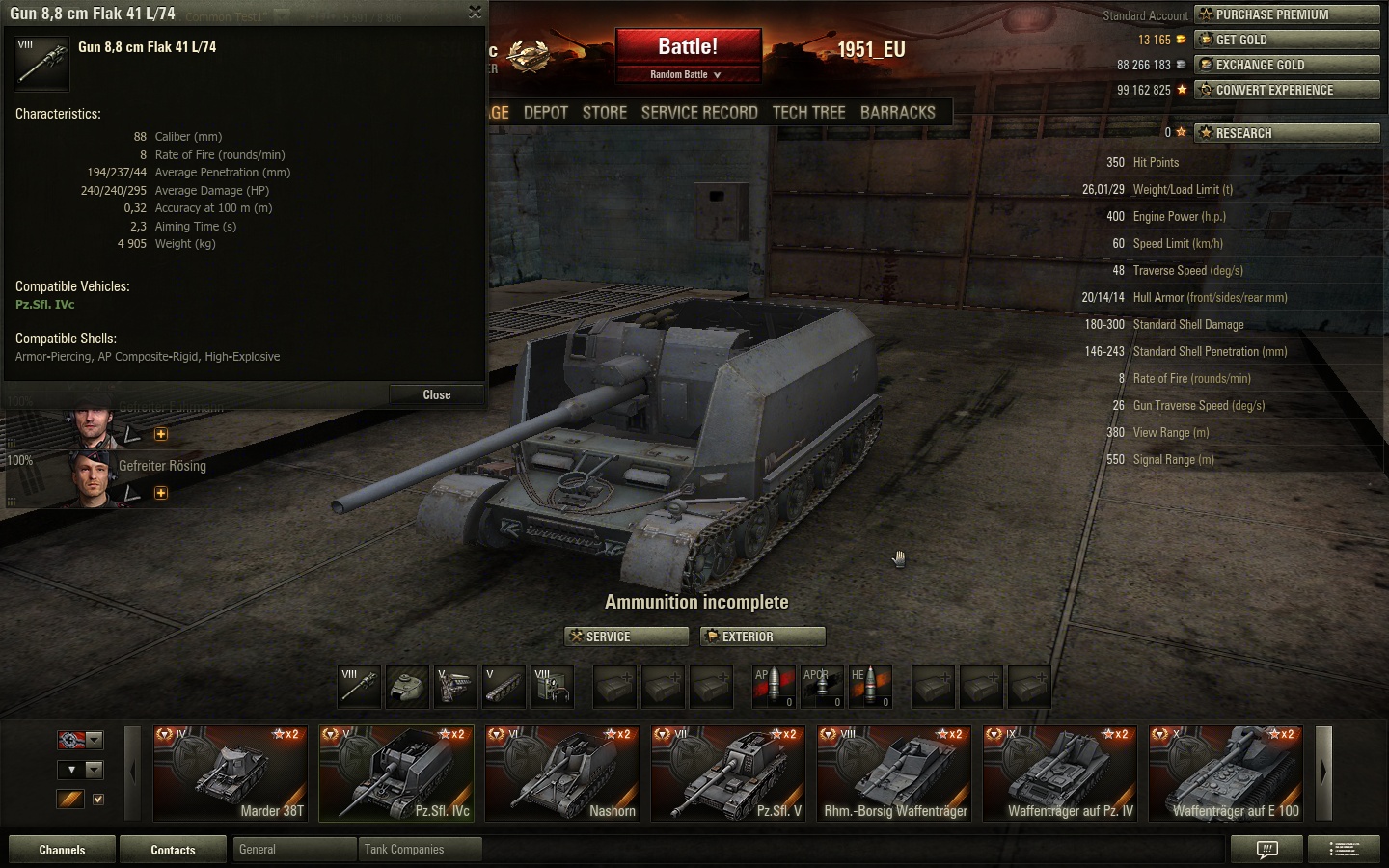Close the gun info popup with Close
The width and height of the screenshot is (1389, 868).
pyautogui.click(x=436, y=394)
